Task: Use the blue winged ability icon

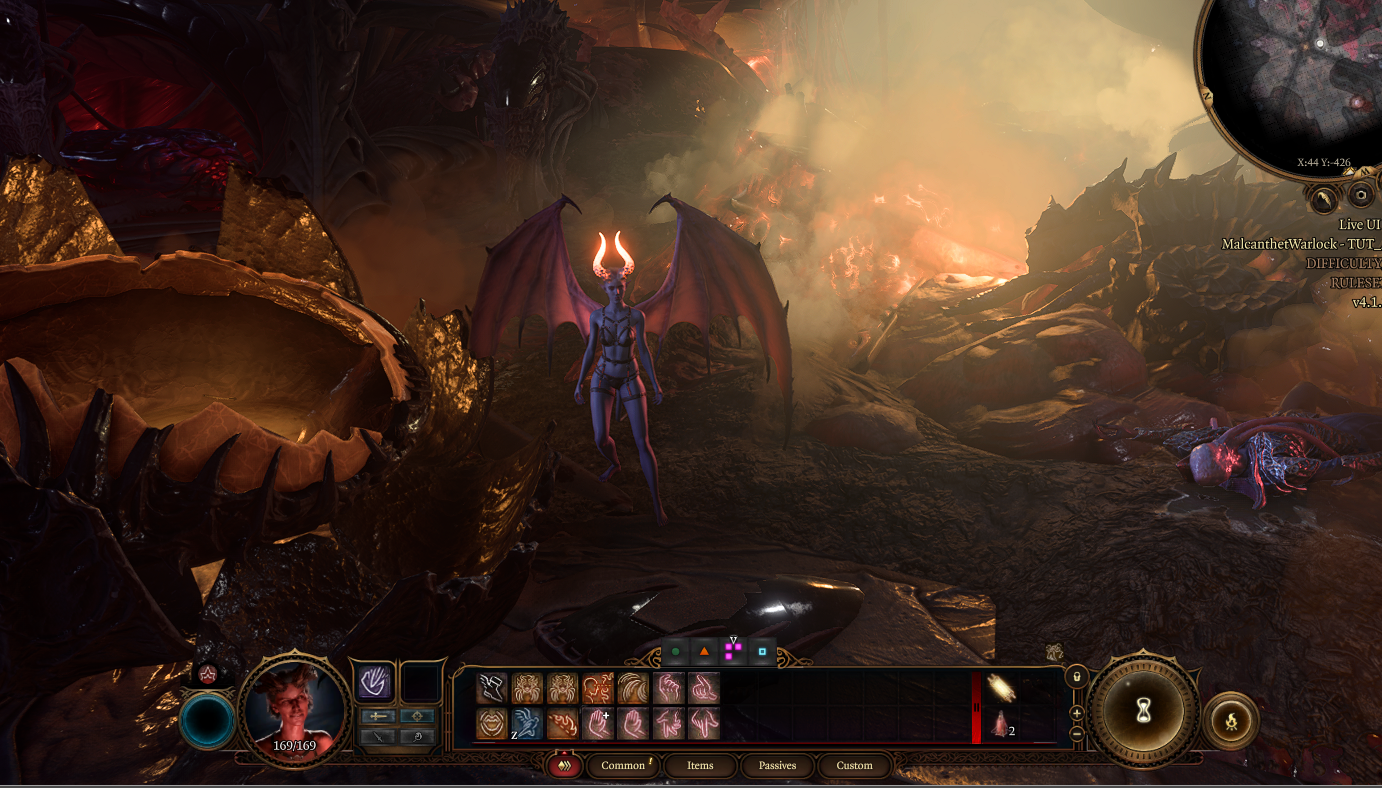Action: point(527,723)
